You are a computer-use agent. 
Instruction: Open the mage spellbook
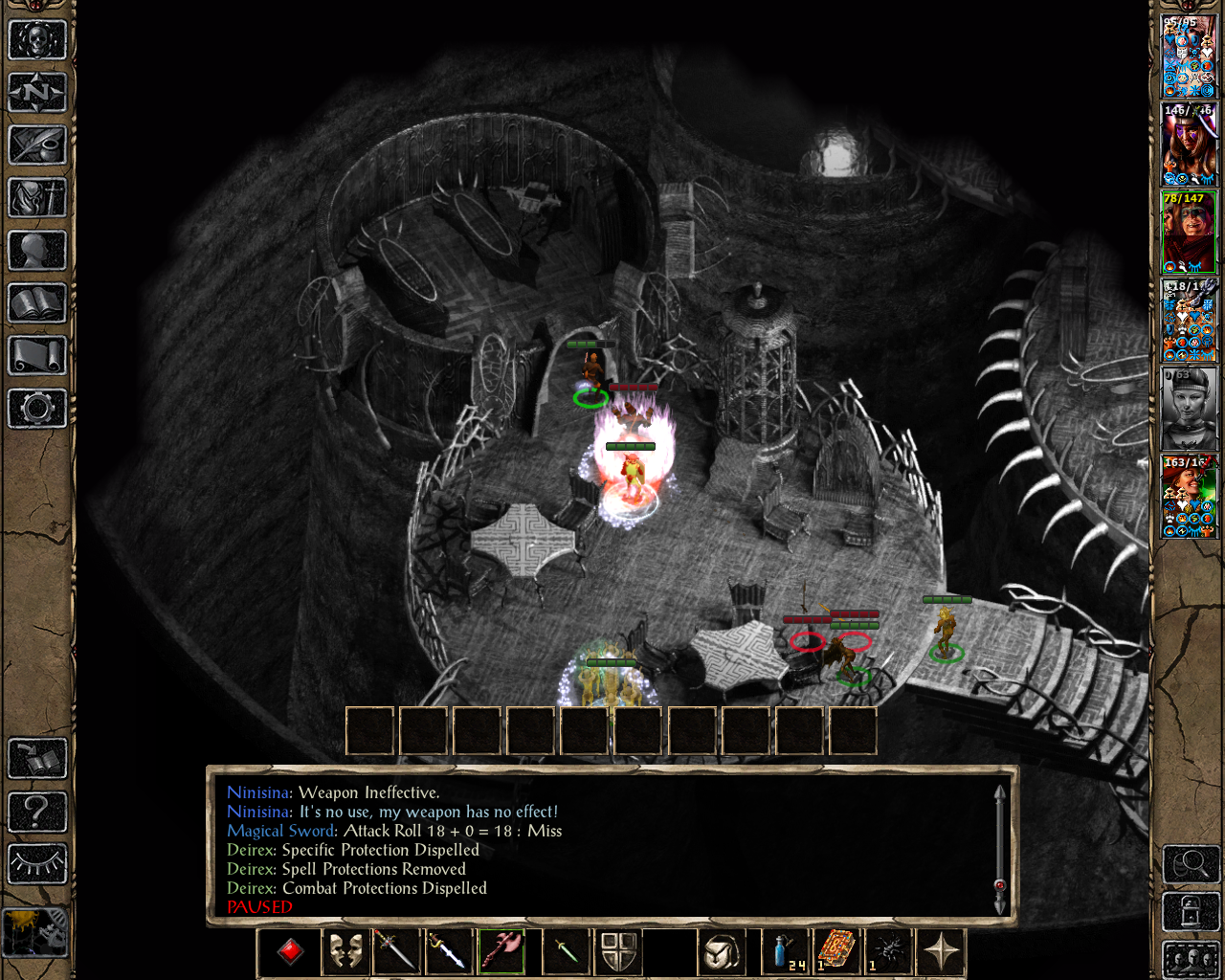(x=37, y=303)
